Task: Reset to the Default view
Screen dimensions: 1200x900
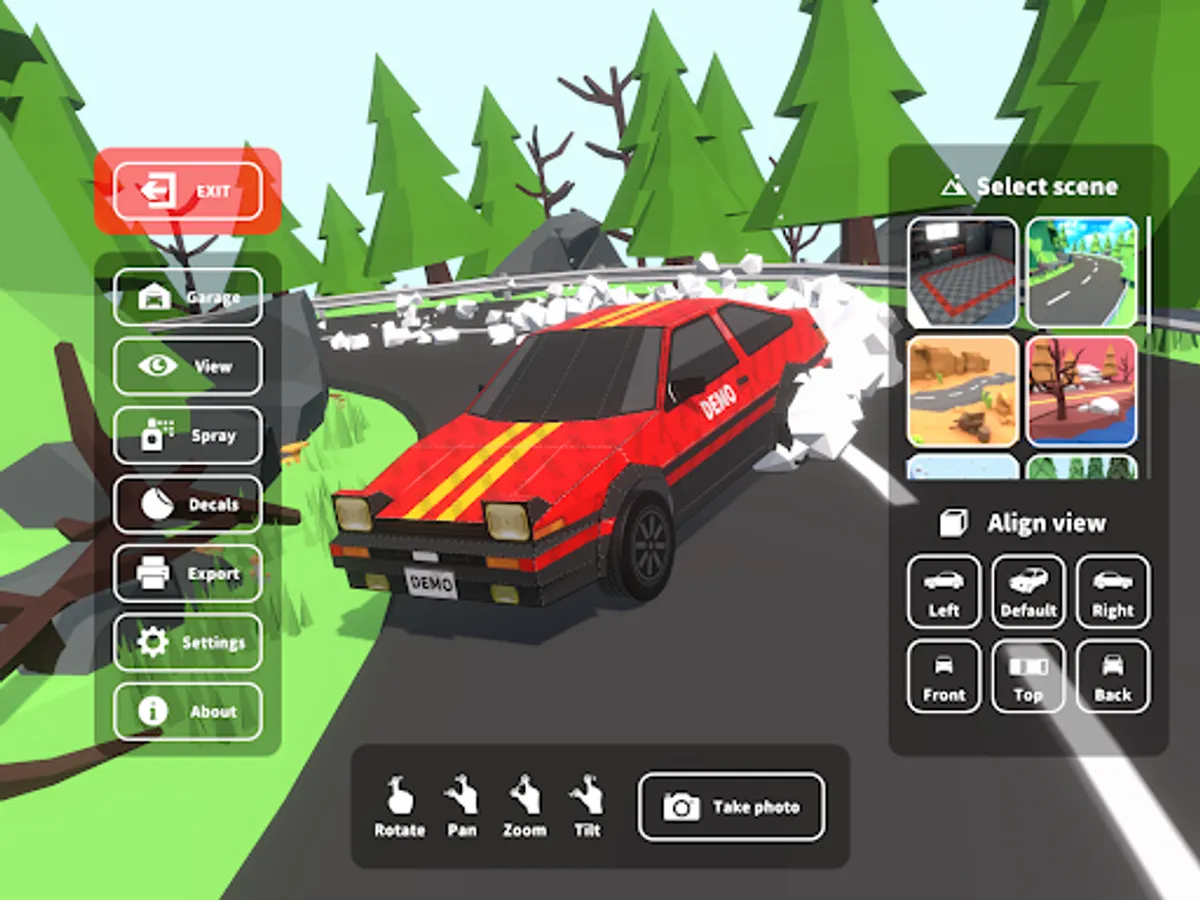Action: point(1028,592)
